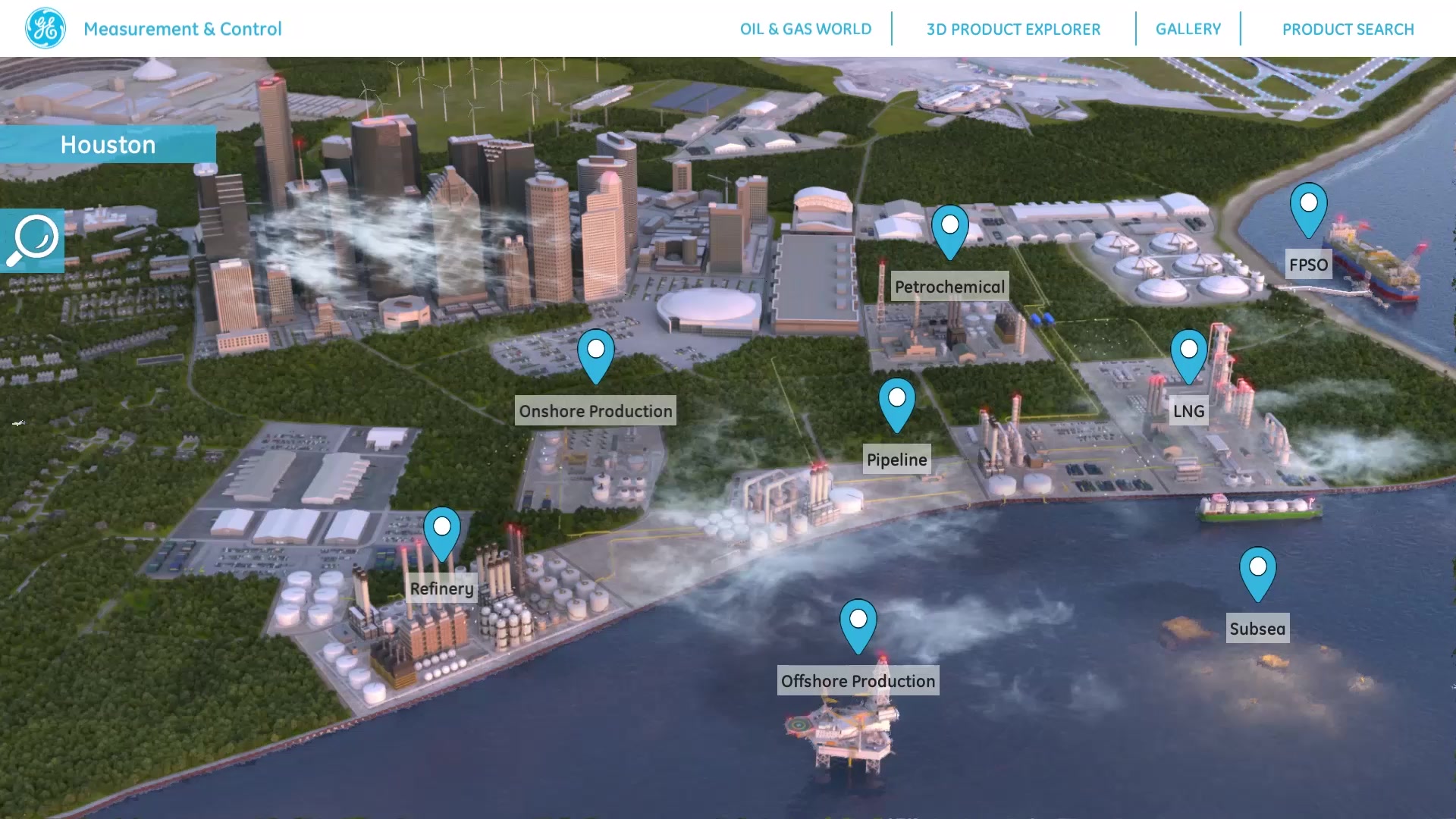Open the Oil & Gas World menu
The width and height of the screenshot is (1456, 819).
click(x=805, y=29)
